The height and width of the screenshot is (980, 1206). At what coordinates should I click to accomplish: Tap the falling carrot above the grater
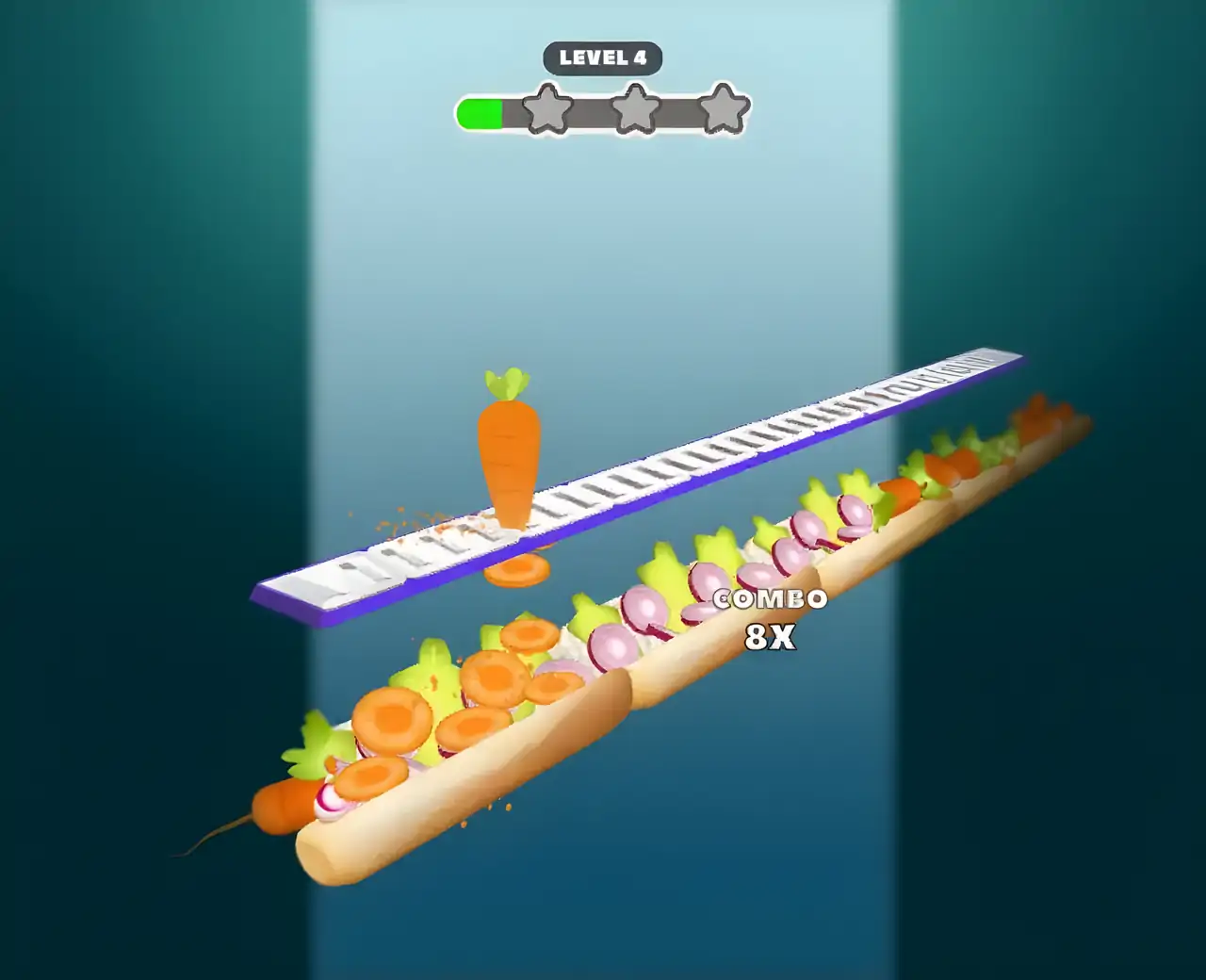click(x=509, y=452)
